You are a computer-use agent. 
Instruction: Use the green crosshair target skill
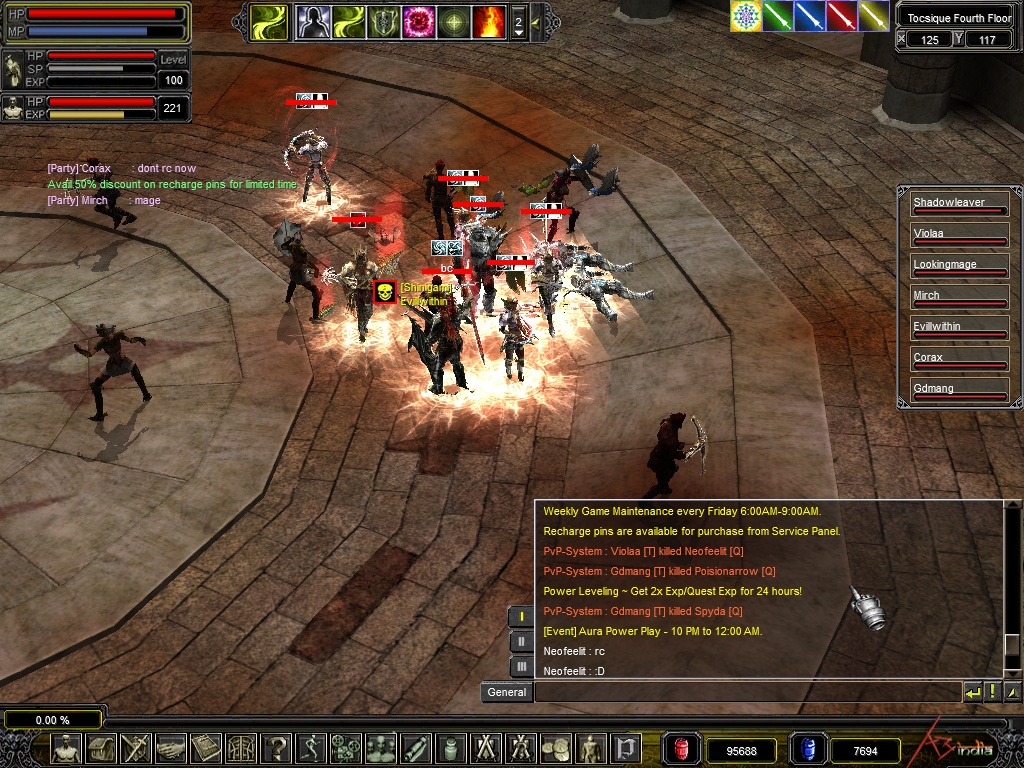tap(454, 22)
